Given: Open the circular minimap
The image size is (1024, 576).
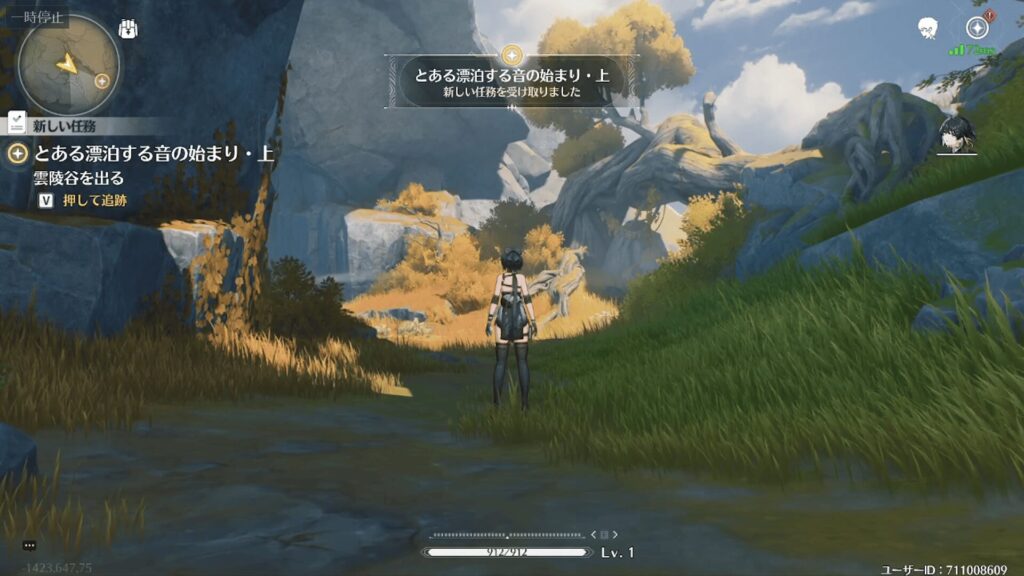Looking at the screenshot, I should (x=68, y=65).
